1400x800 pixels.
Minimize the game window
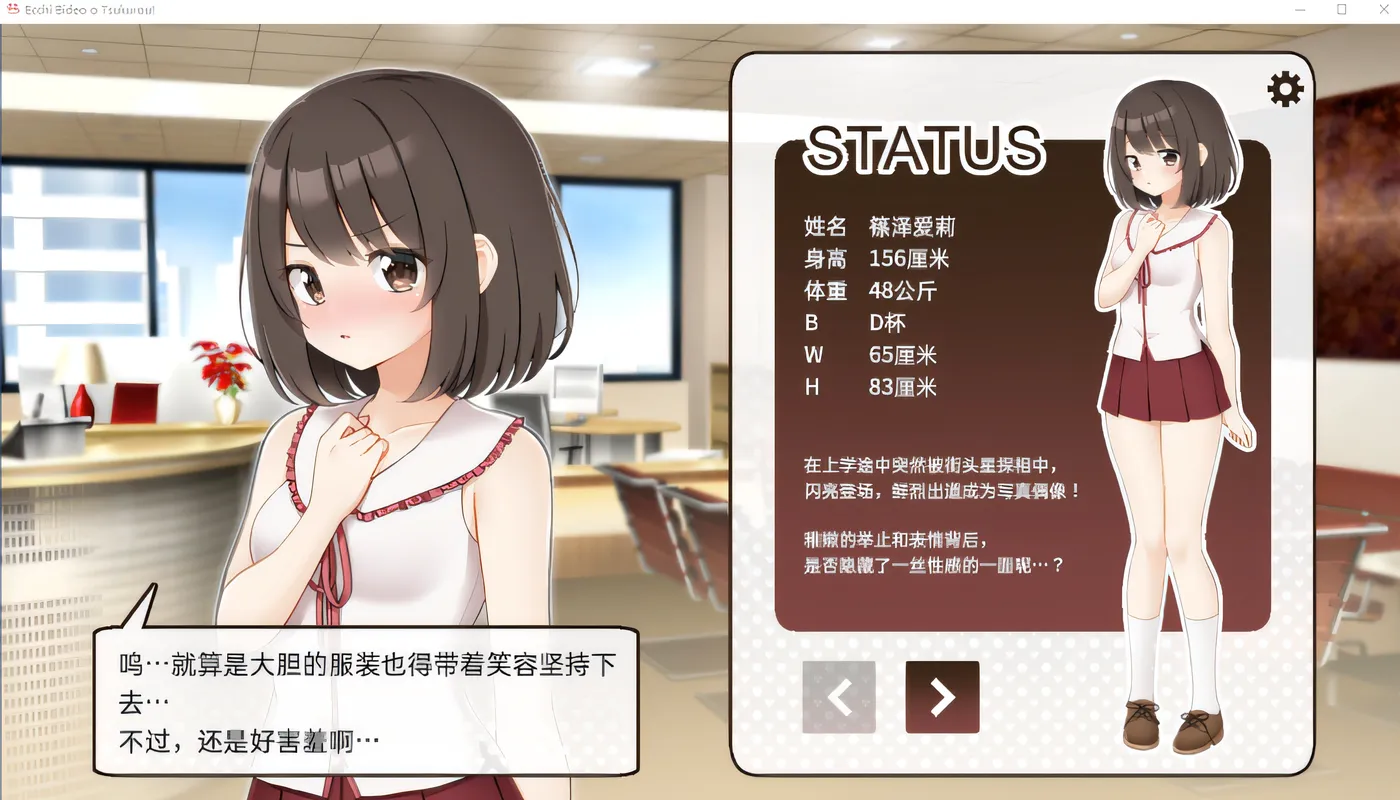1302,9
